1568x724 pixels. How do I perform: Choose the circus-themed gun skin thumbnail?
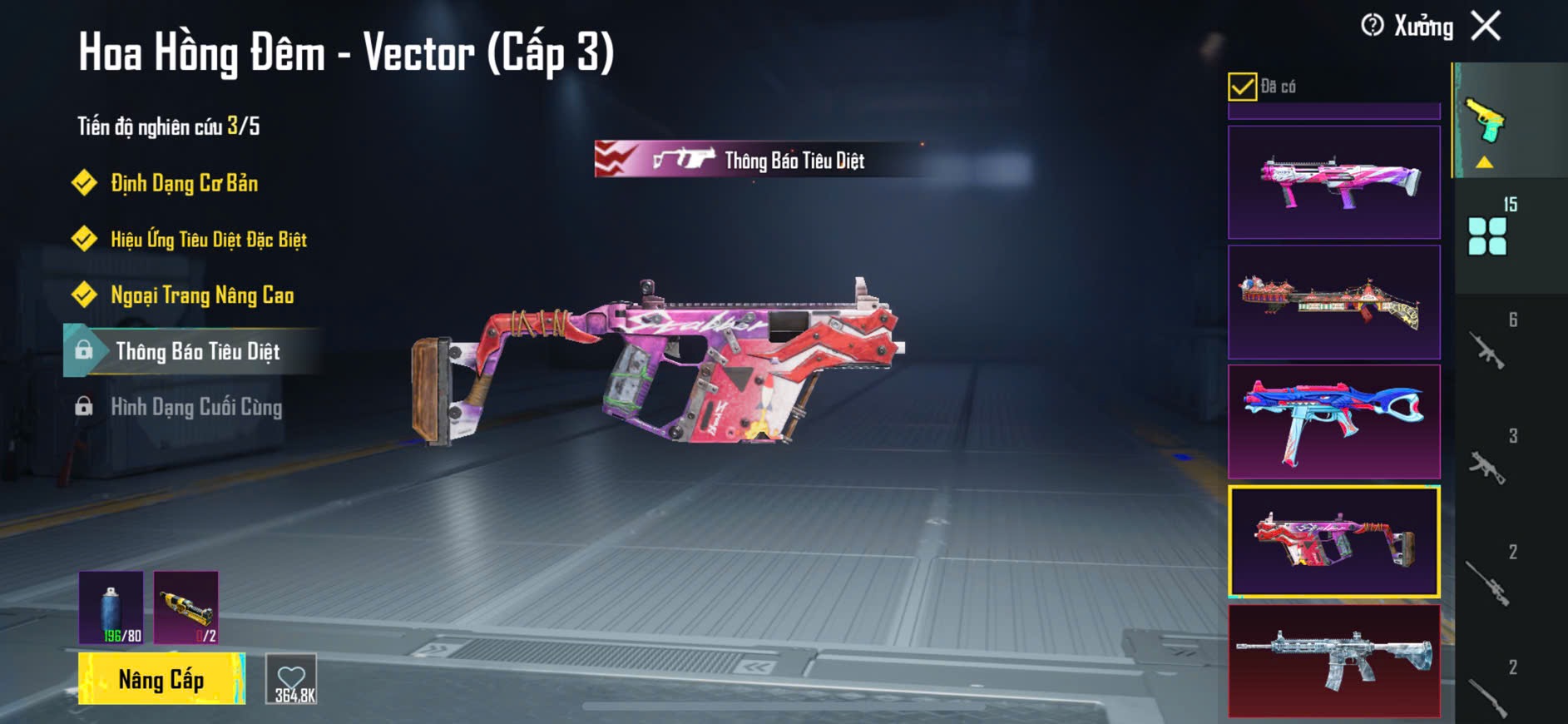tap(1333, 302)
